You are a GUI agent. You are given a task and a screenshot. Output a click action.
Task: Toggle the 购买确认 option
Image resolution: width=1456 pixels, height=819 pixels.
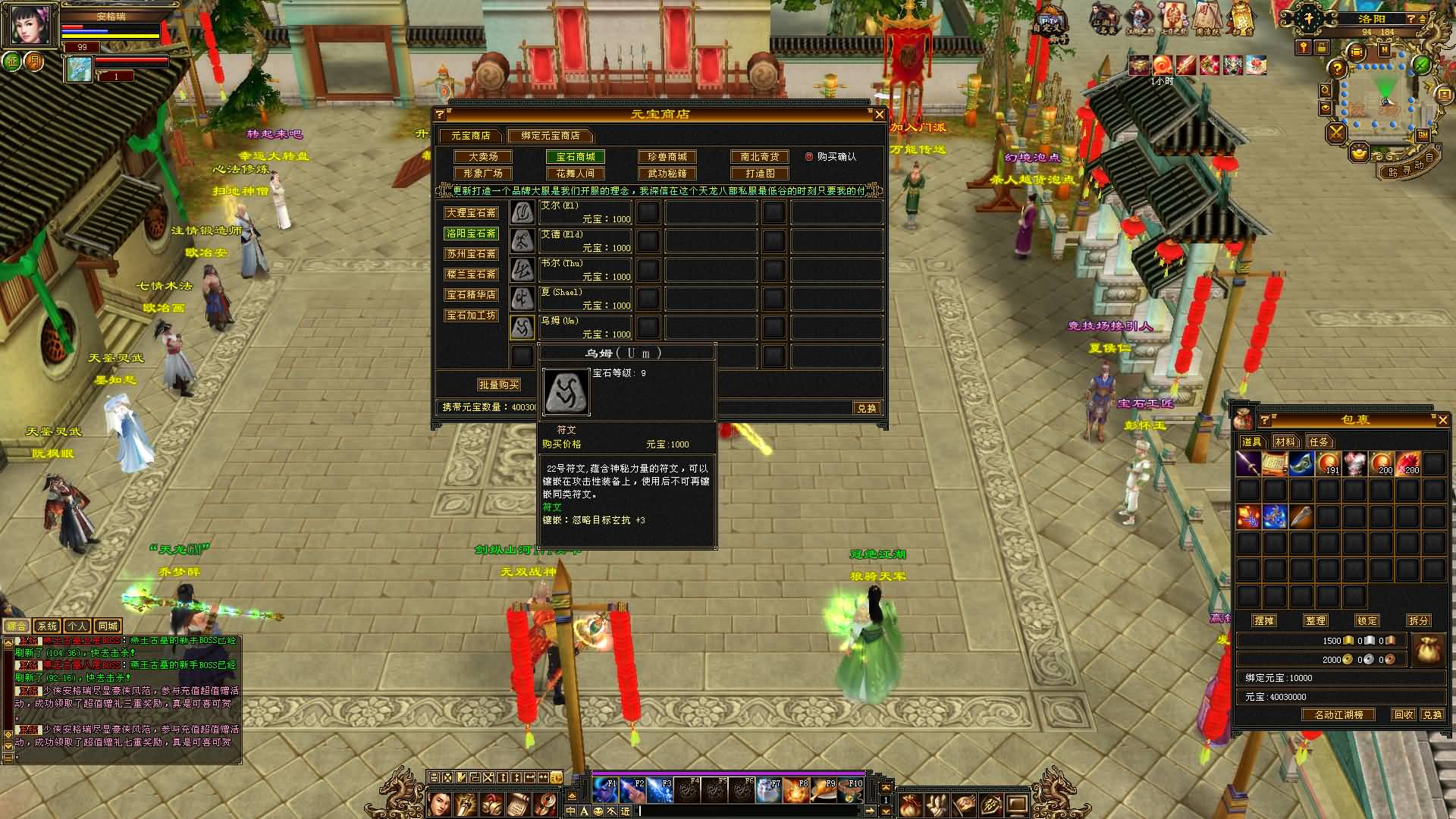pos(809,157)
